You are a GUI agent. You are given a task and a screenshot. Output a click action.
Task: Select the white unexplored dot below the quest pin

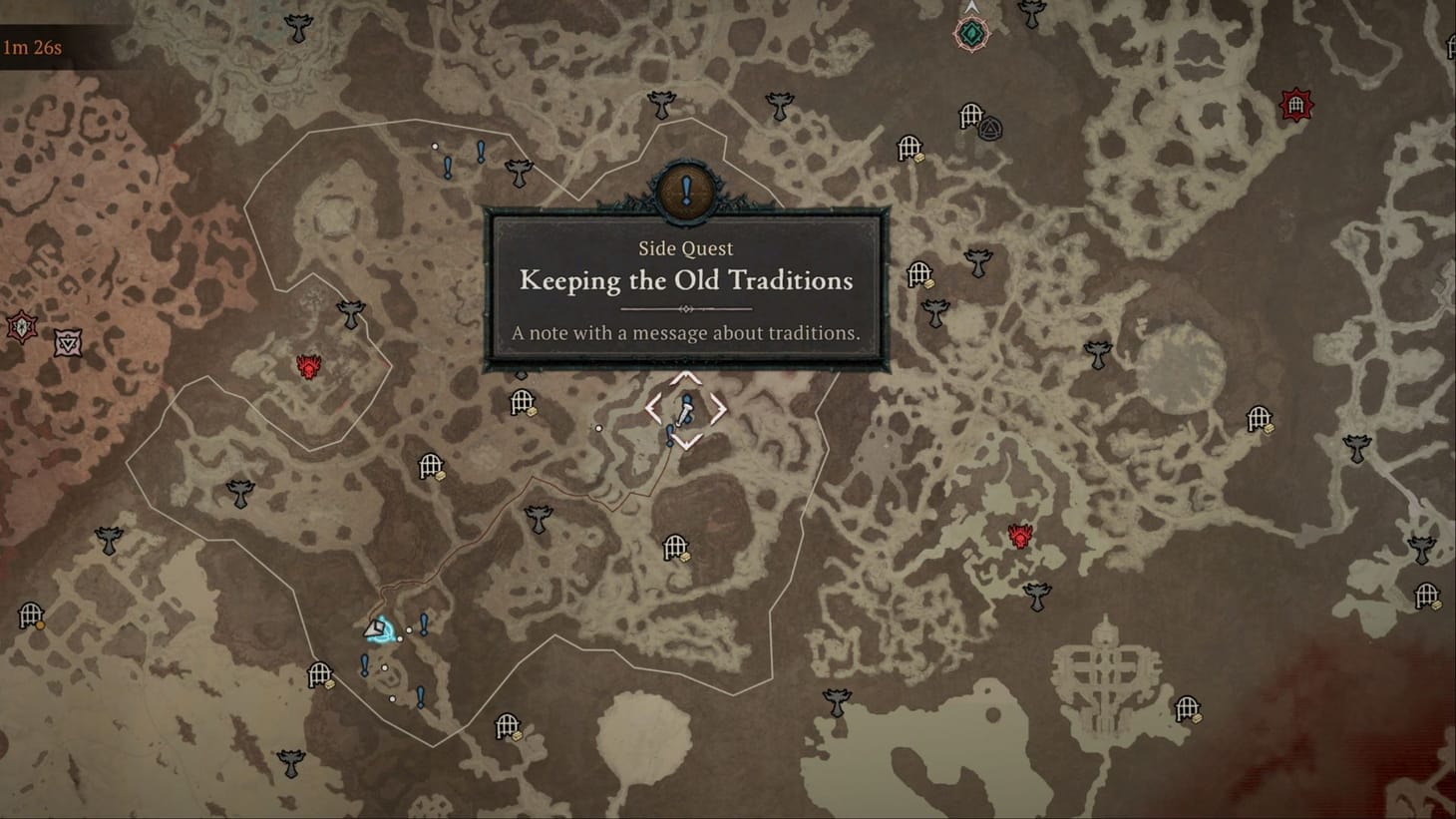(599, 427)
